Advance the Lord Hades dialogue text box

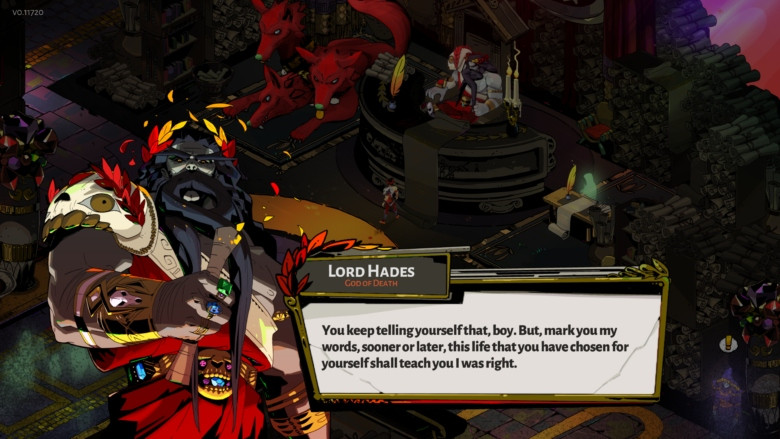pyautogui.click(x=480, y=345)
